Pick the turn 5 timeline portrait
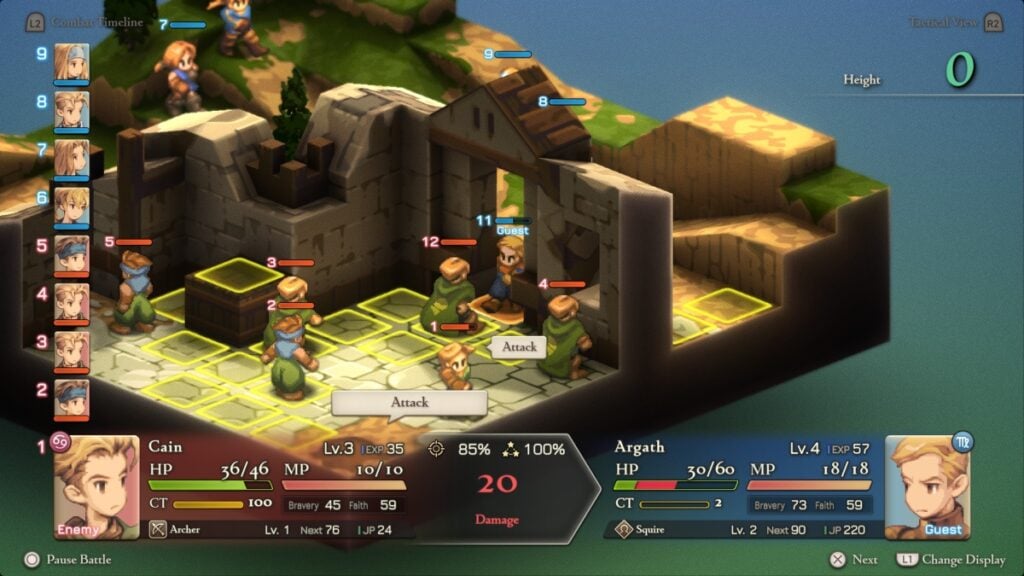The height and width of the screenshot is (576, 1024). (71, 253)
